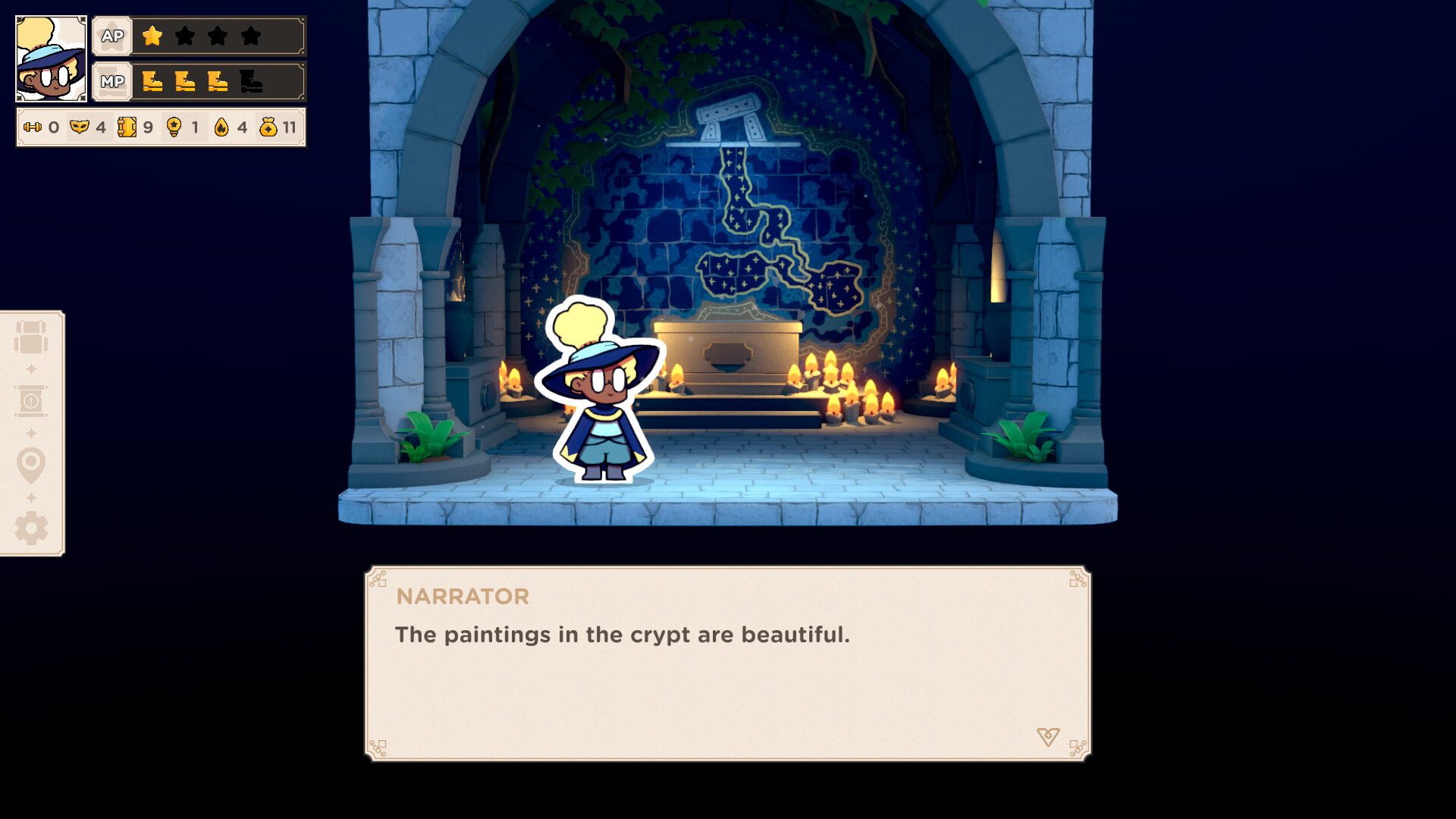Click the mask item icon showing 4
Screen dimensions: 1456x819
coord(81,127)
